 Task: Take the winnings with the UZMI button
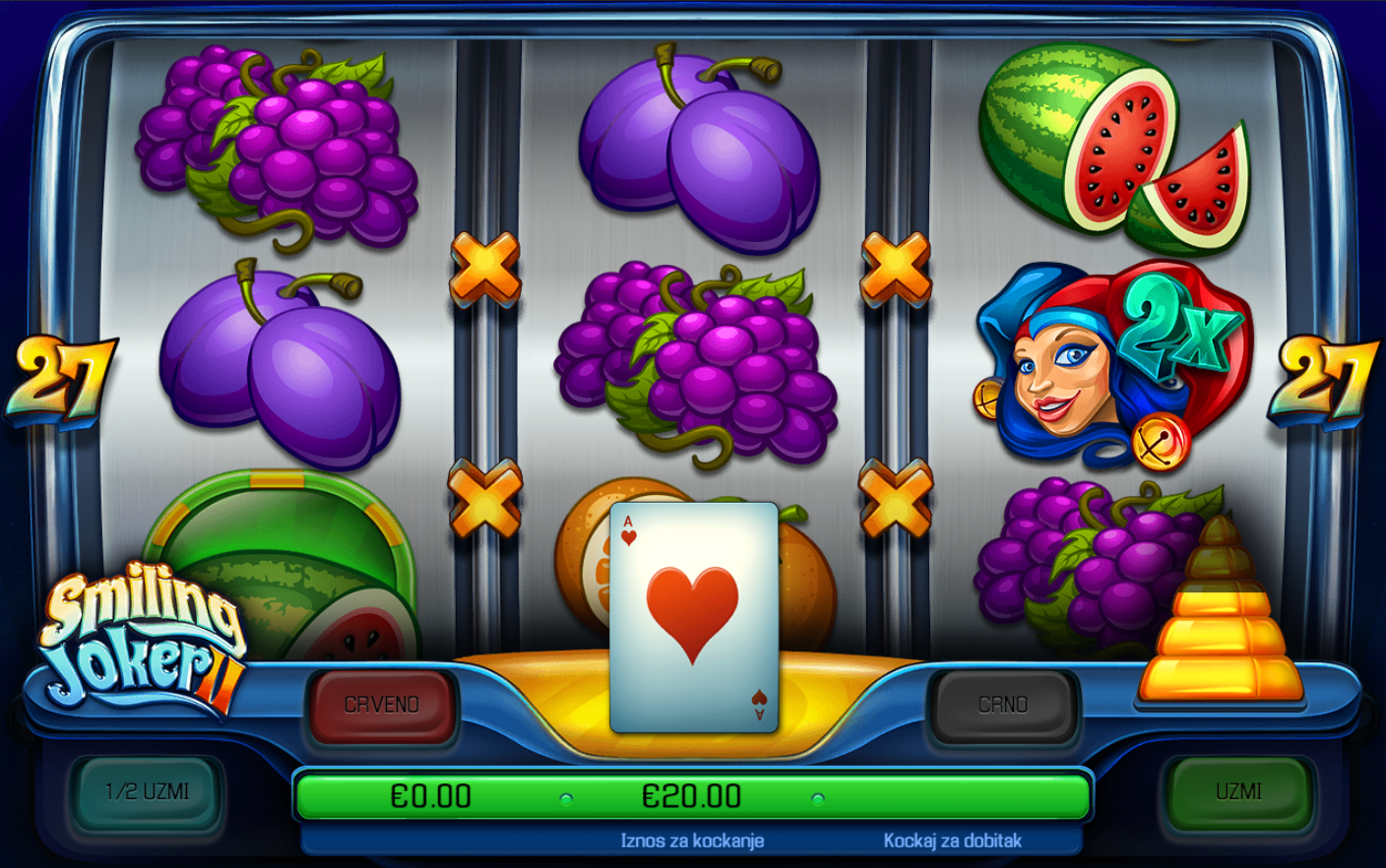[x=1238, y=793]
